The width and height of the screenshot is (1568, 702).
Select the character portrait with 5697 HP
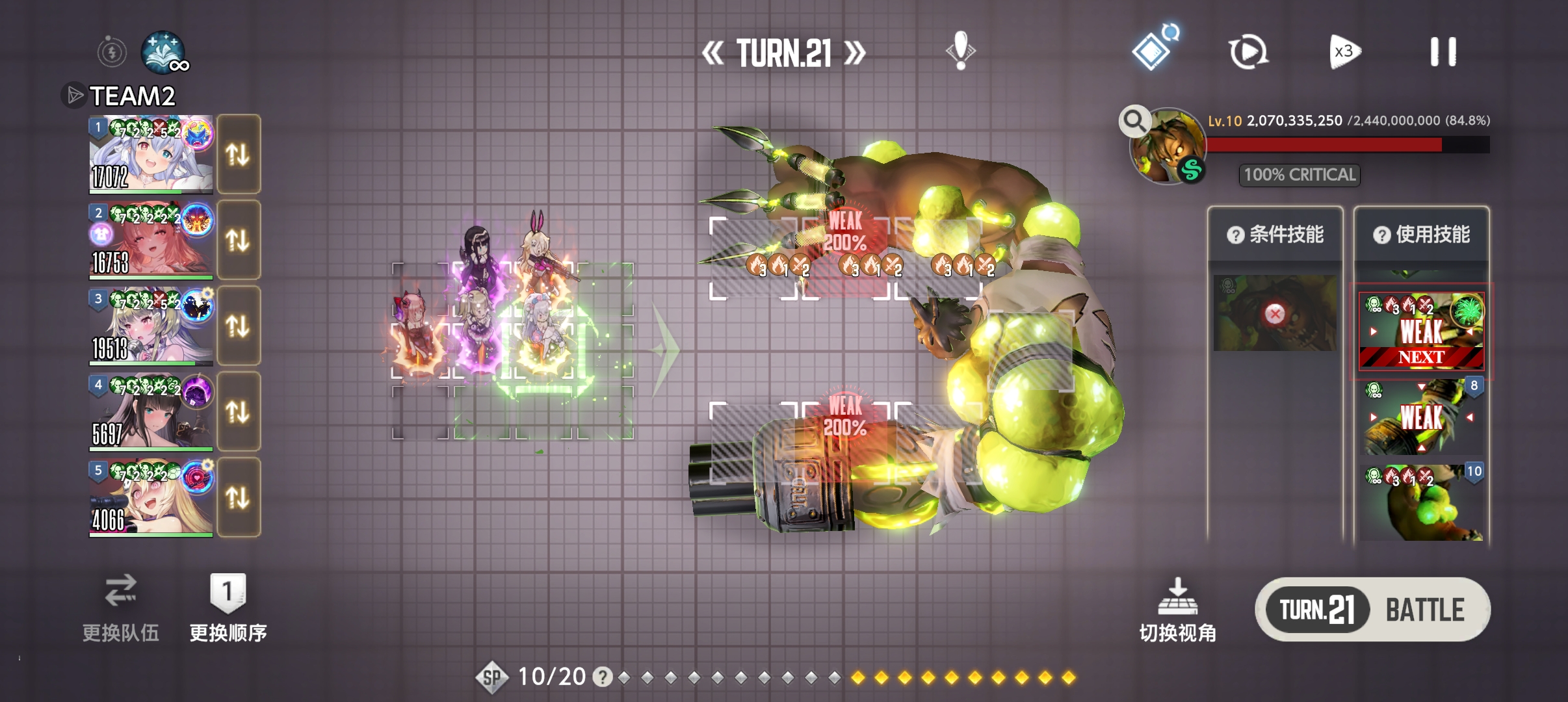[151, 412]
